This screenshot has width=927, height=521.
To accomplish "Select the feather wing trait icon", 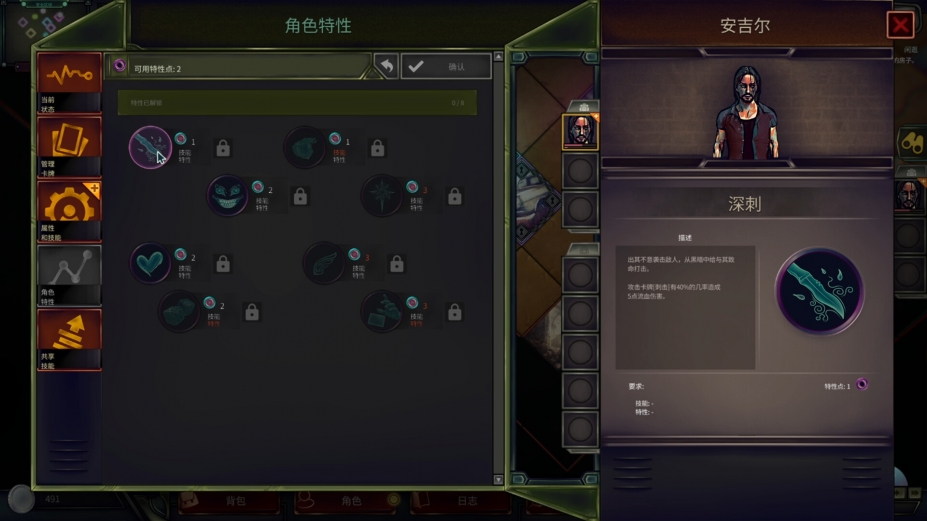I will pos(323,263).
